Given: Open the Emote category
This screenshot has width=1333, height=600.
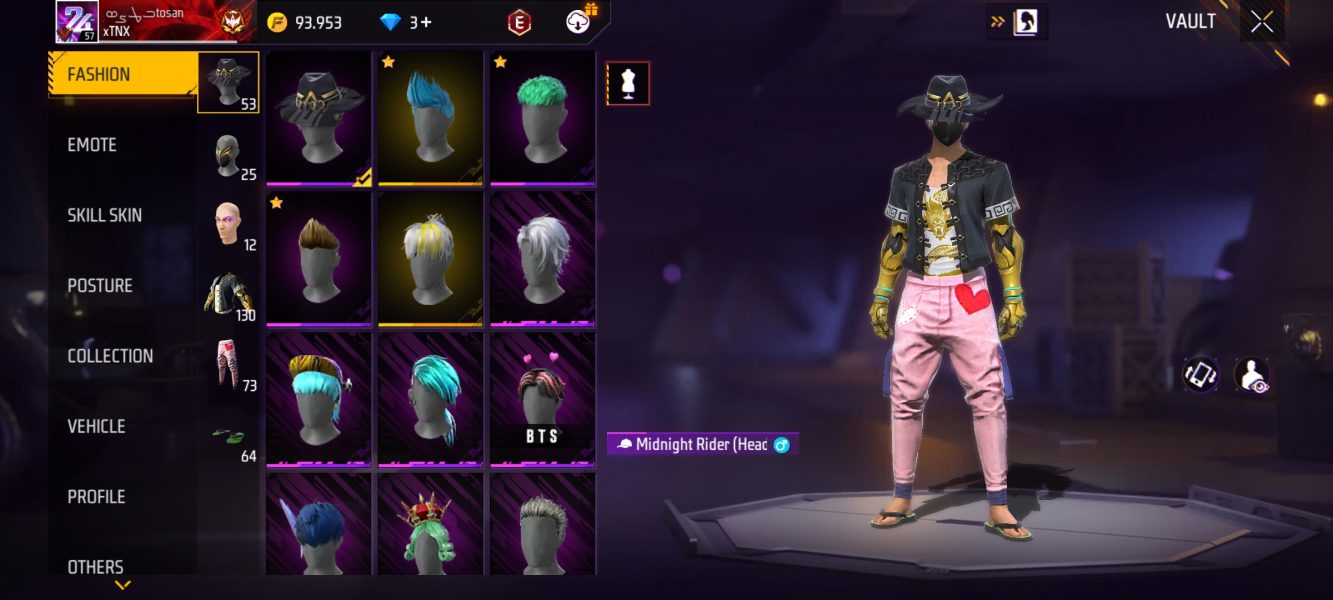Looking at the screenshot, I should coord(92,145).
